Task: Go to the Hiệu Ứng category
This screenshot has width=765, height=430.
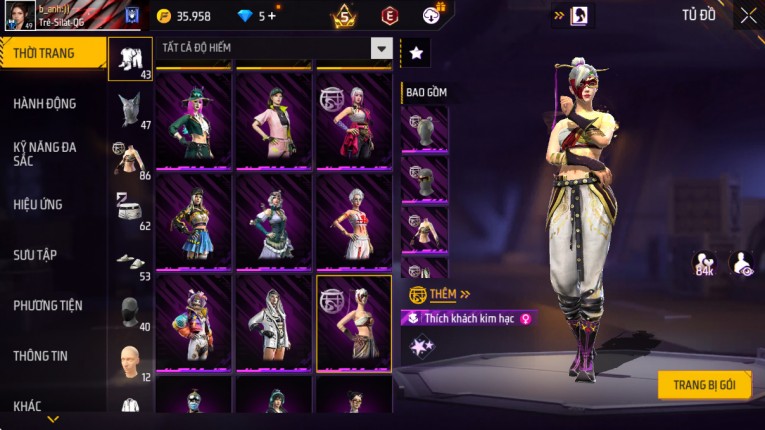Action: [x=39, y=204]
